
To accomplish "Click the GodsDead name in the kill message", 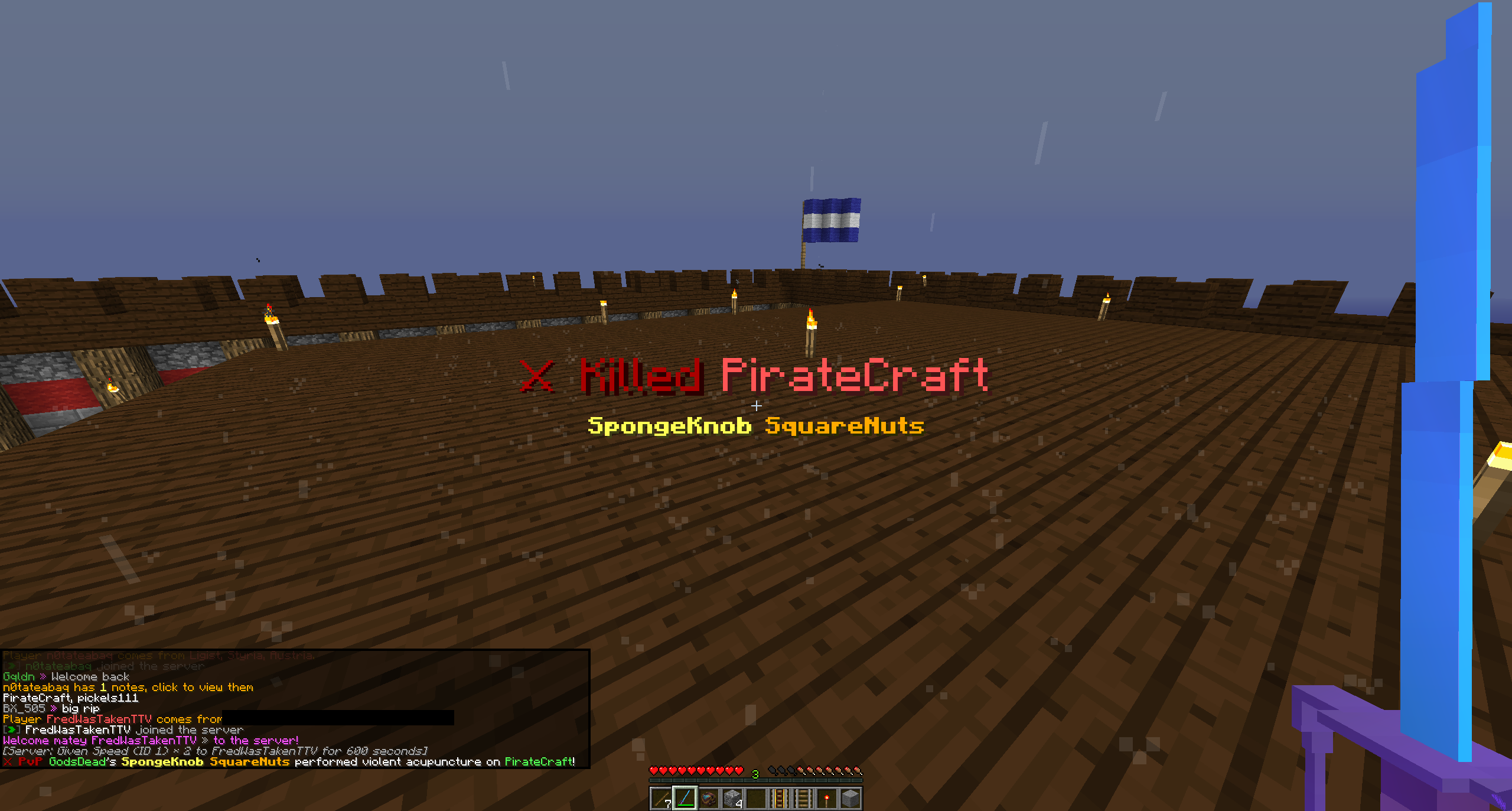I will point(81,763).
